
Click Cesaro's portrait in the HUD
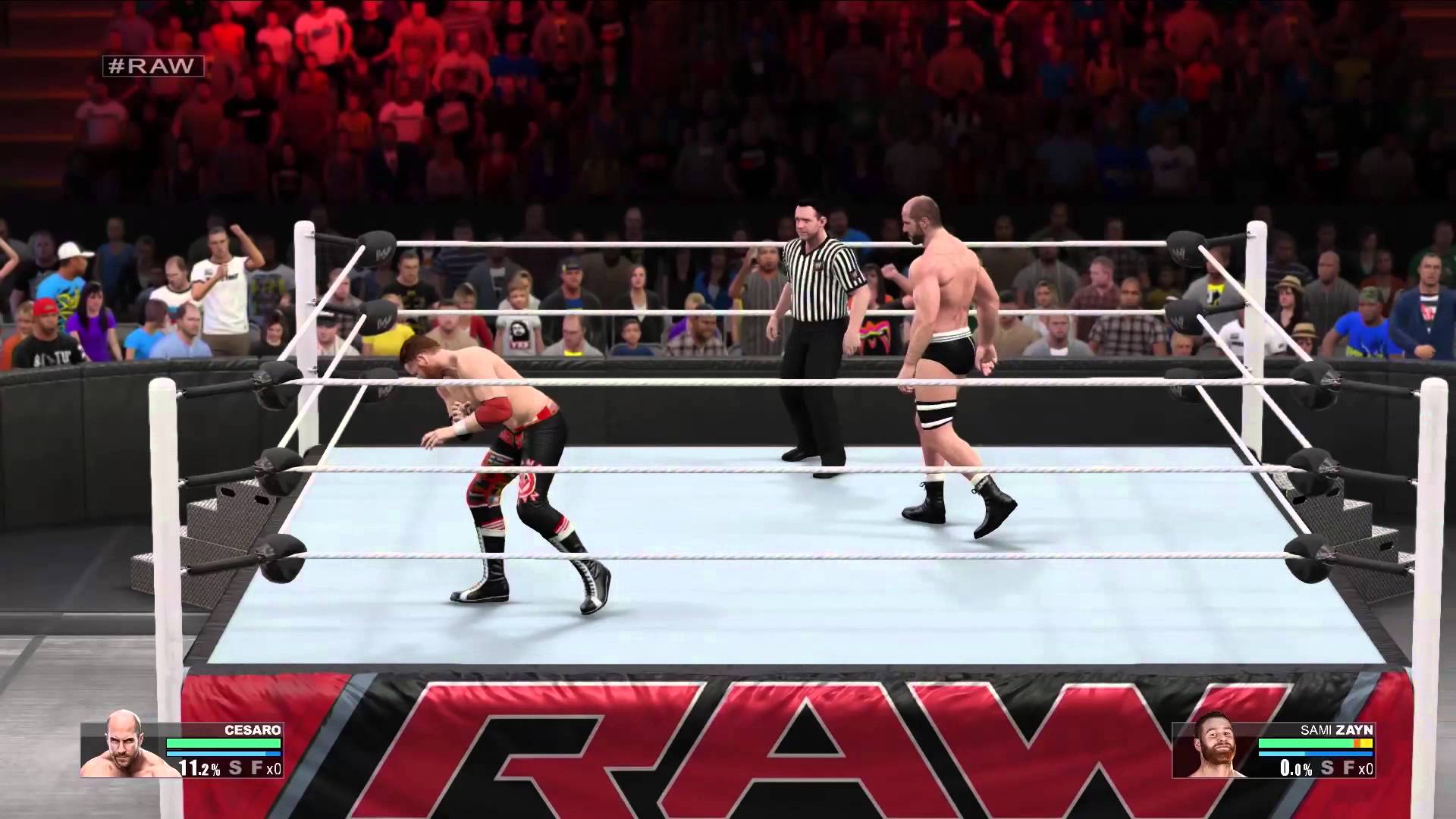tap(123, 746)
